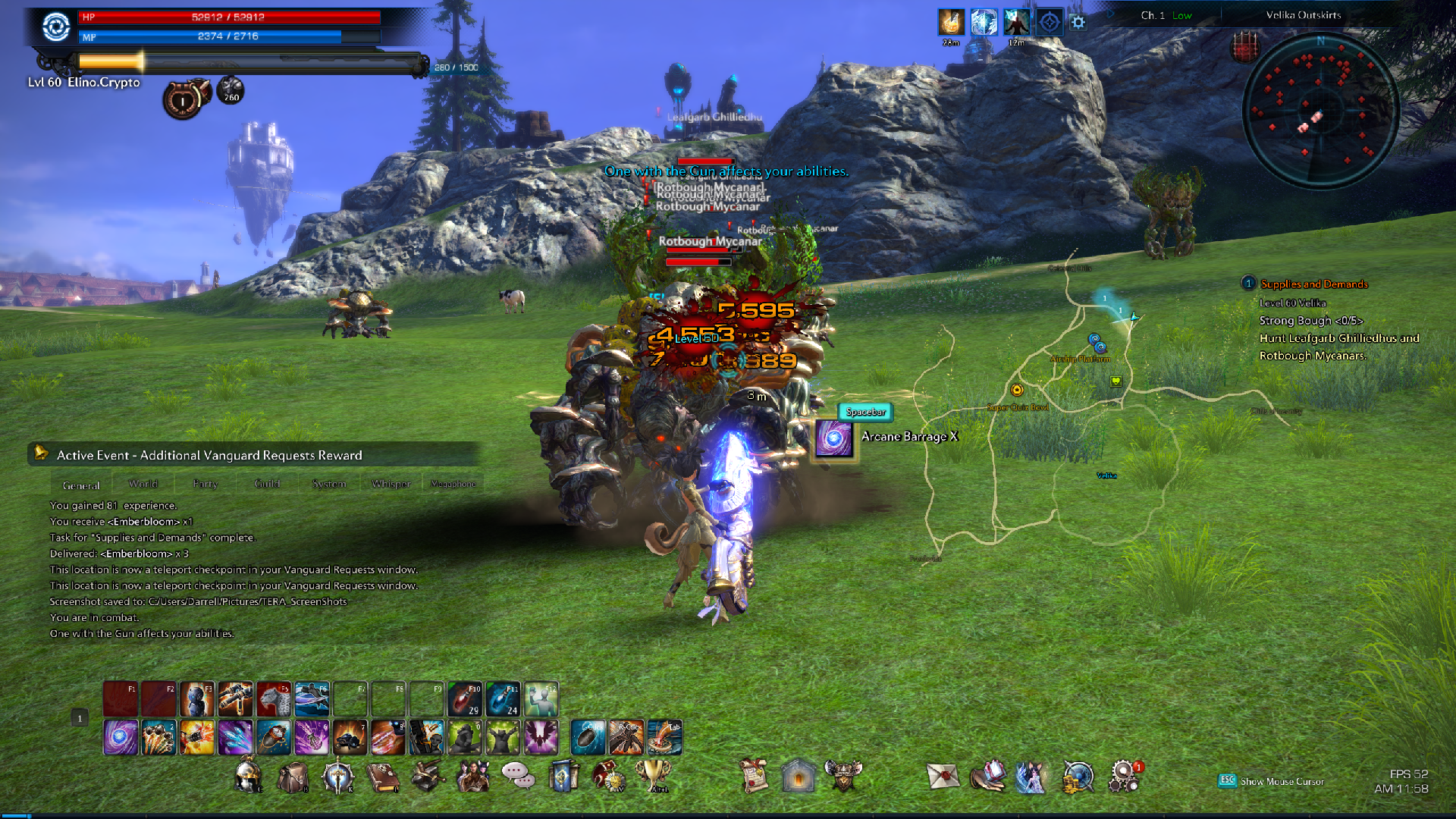Open the system gears menu icon

tap(1123, 777)
